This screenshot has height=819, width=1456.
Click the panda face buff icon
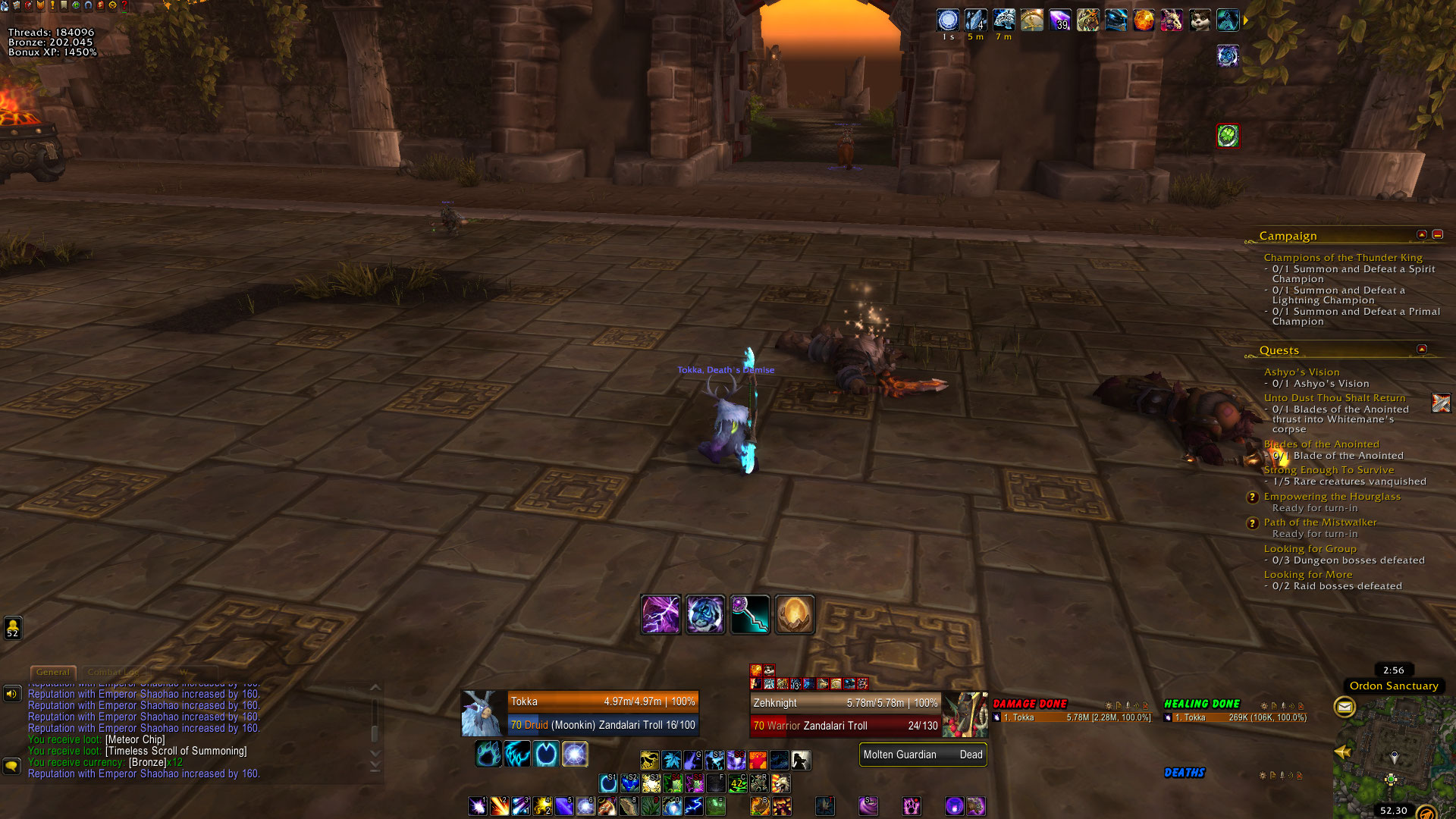click(1199, 20)
